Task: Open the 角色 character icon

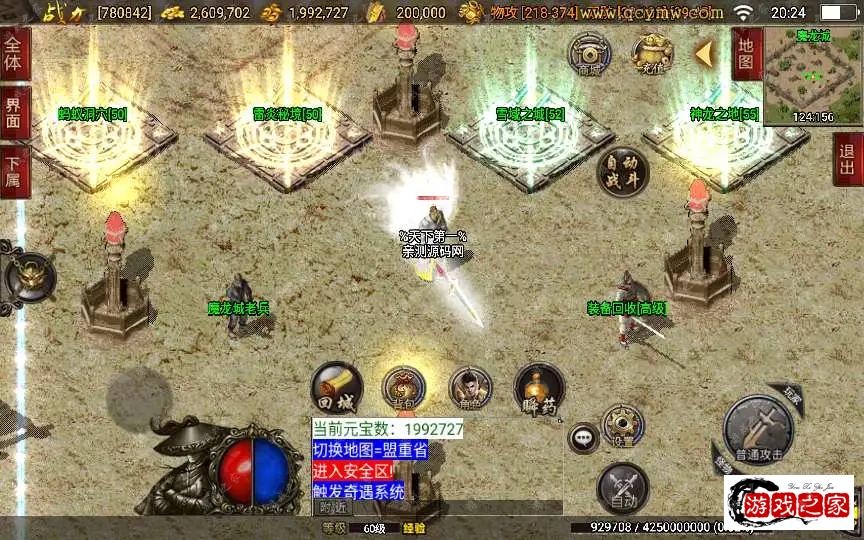Action: point(470,389)
